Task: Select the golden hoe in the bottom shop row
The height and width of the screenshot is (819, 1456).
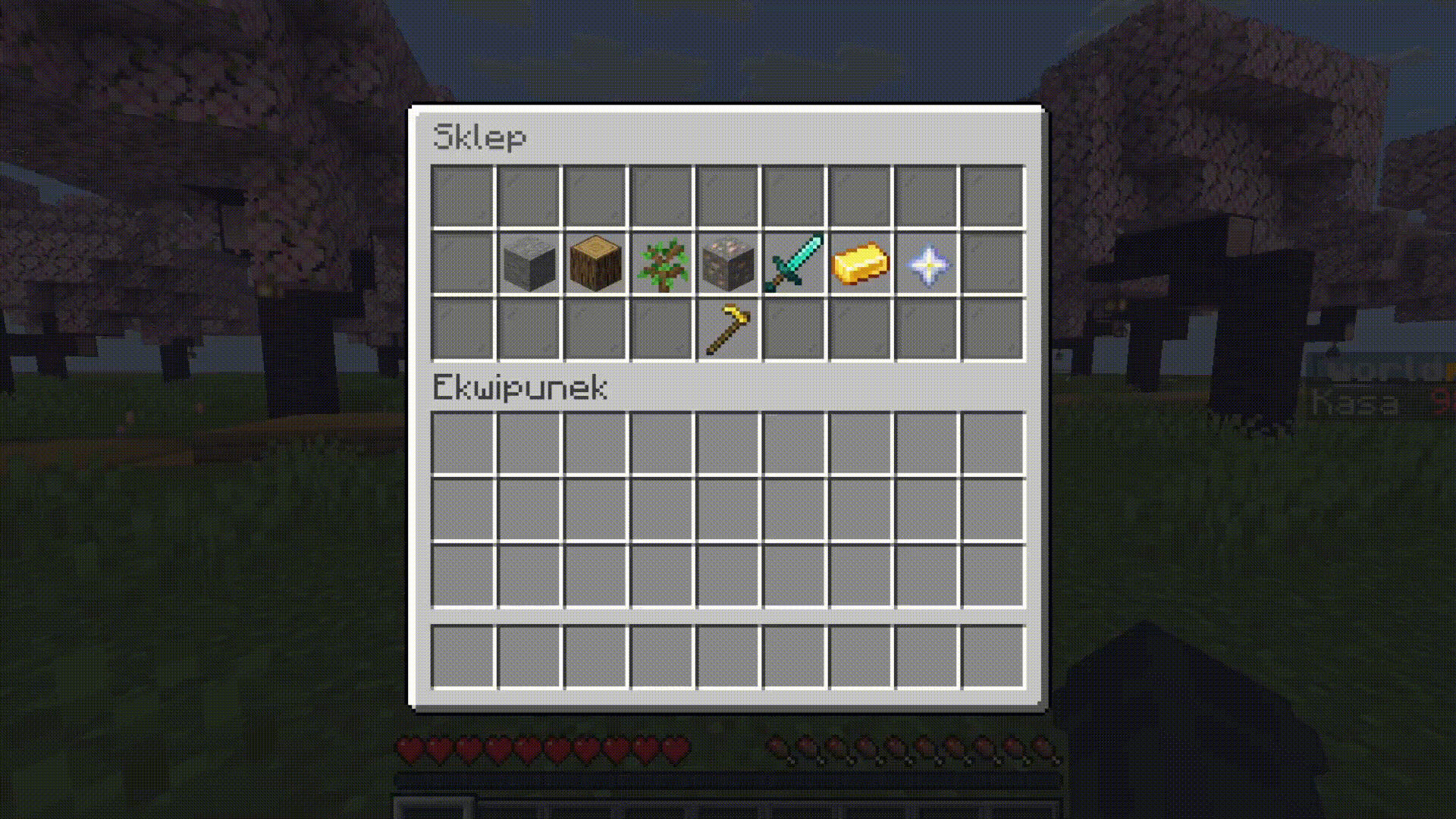Action: pos(726,331)
